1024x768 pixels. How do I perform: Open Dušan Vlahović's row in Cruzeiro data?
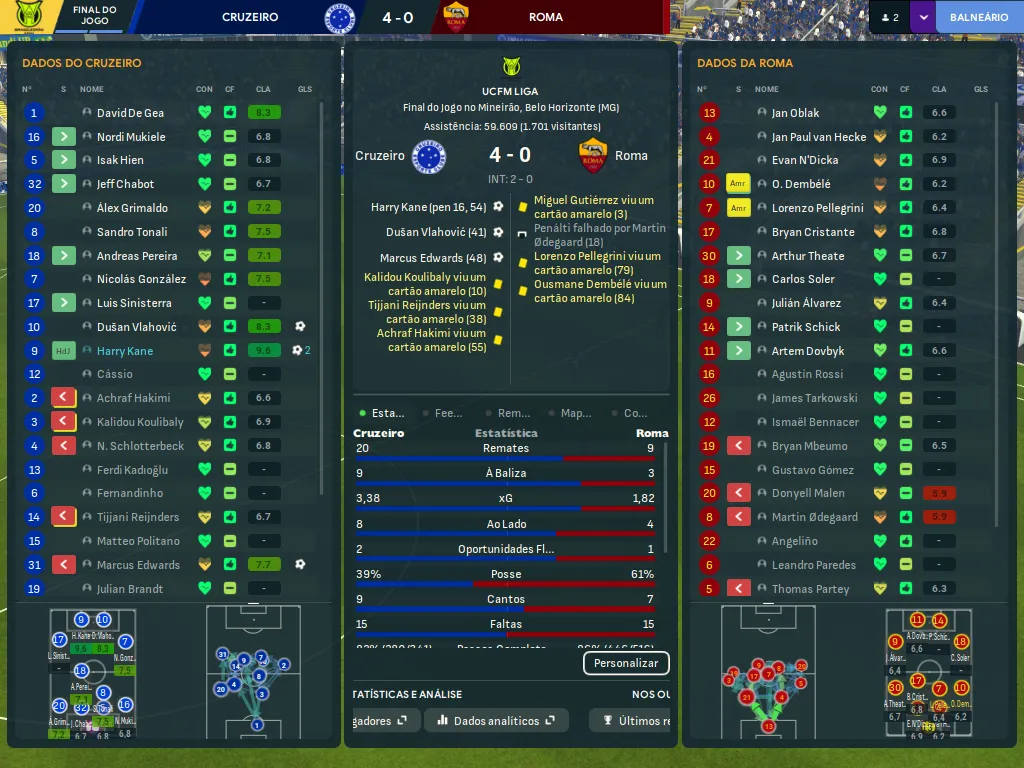(x=136, y=327)
